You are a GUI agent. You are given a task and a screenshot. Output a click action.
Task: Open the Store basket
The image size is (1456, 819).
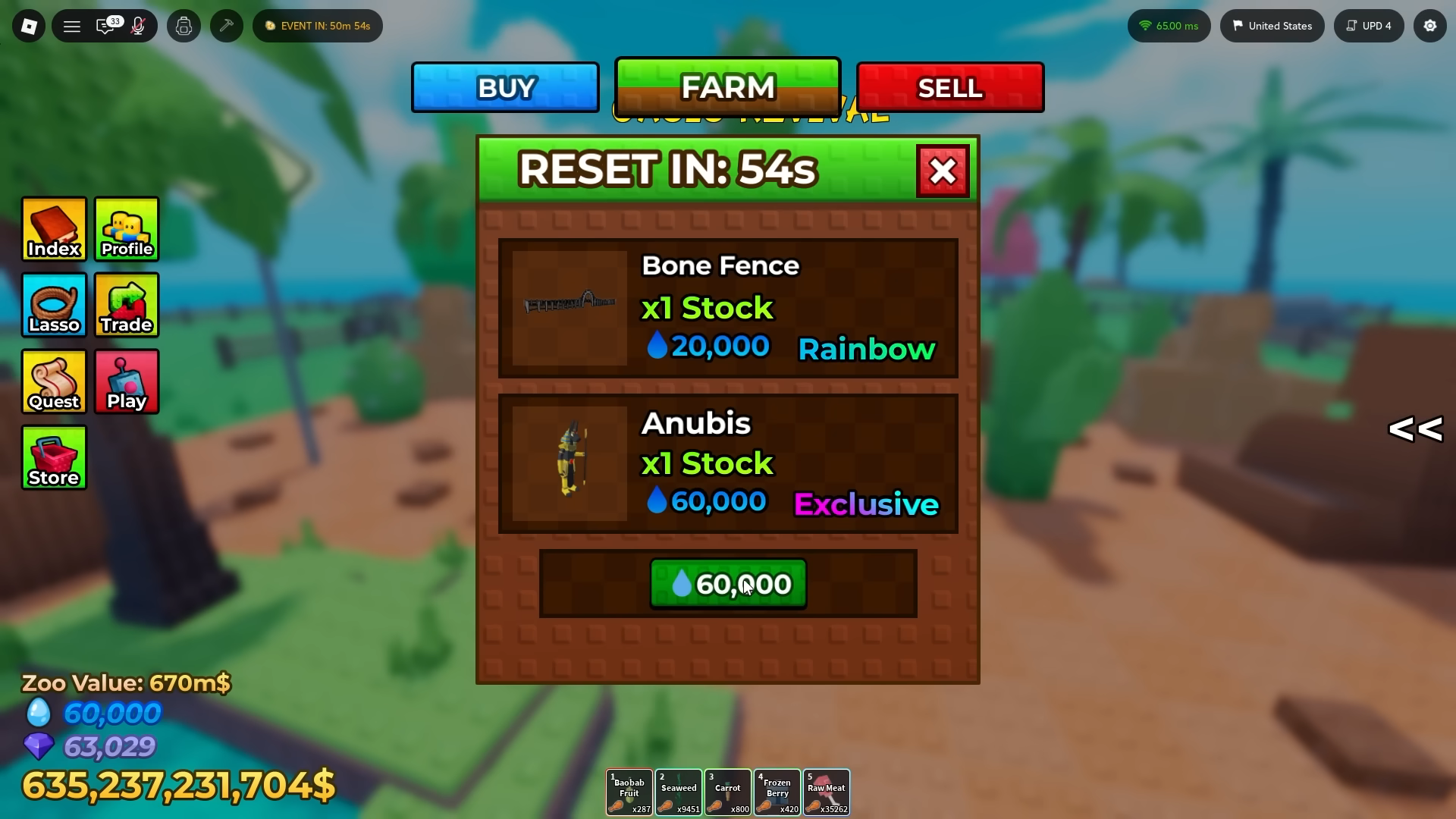tap(54, 457)
